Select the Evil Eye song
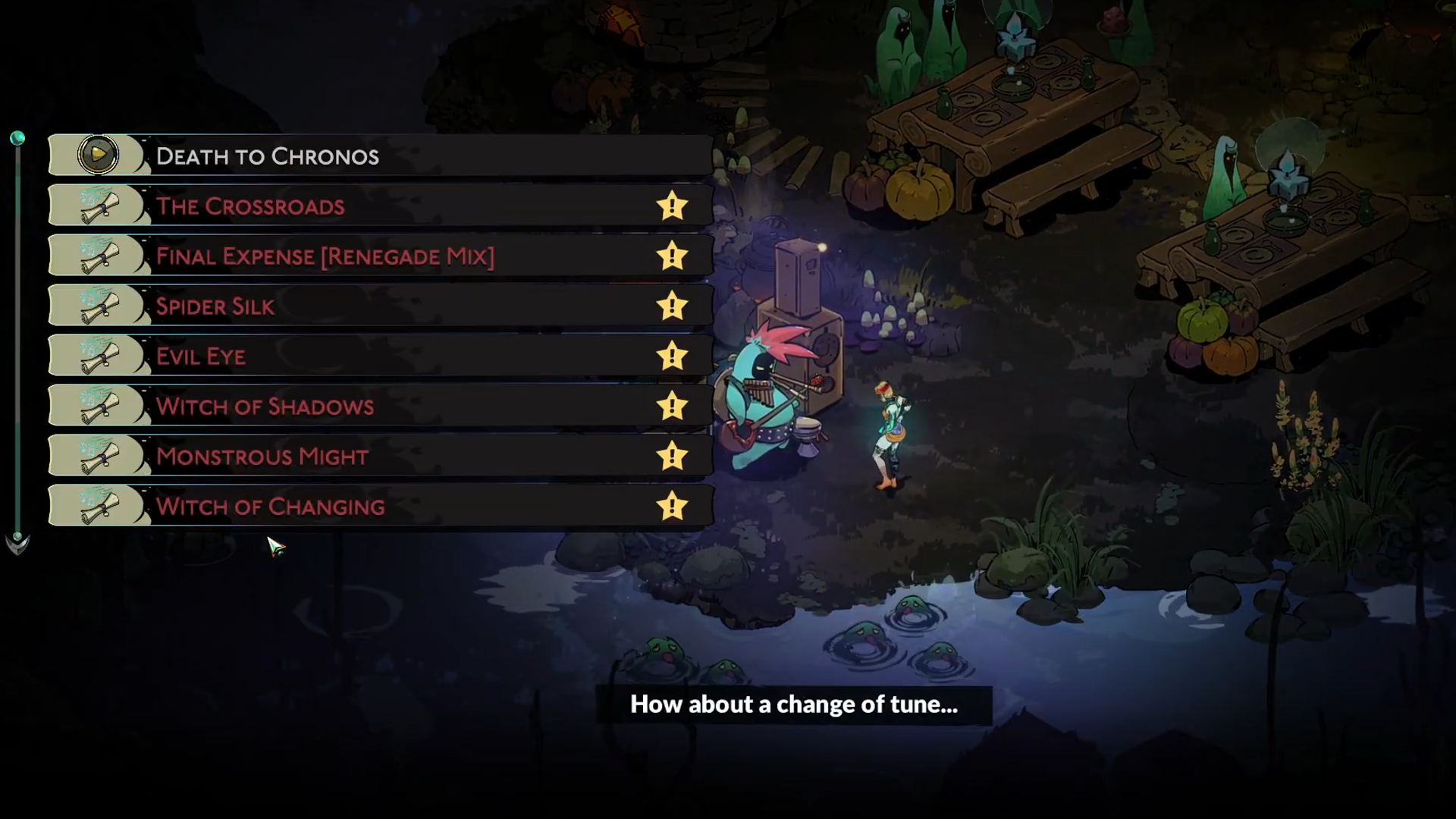1456x819 pixels. tap(379, 356)
